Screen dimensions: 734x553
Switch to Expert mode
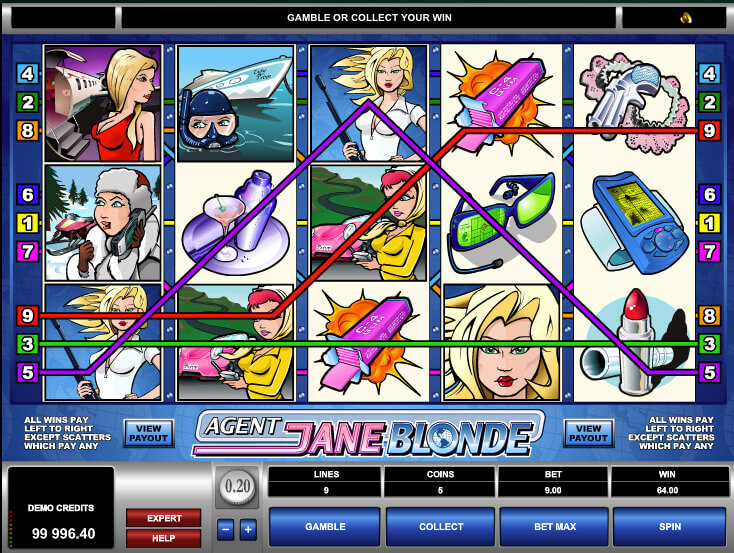[x=163, y=518]
